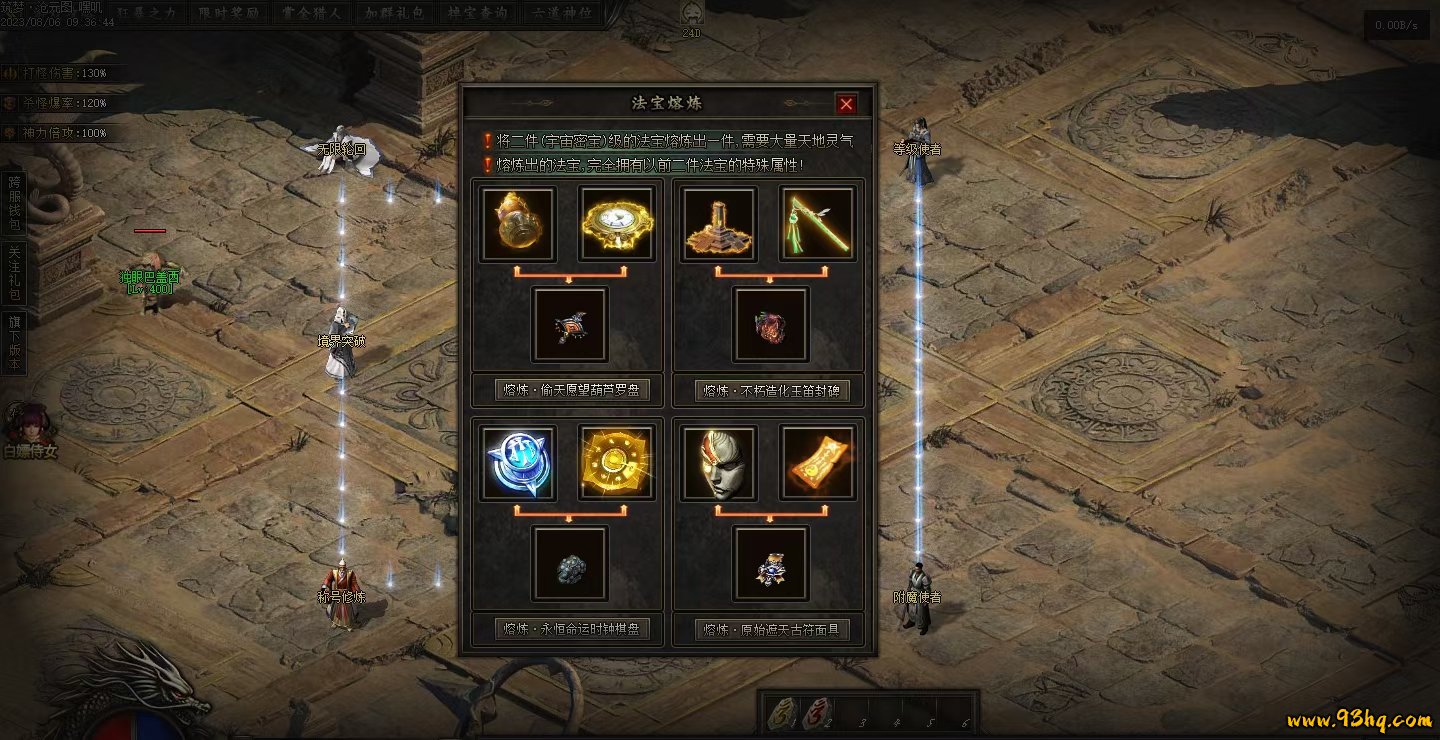The width and height of the screenshot is (1440, 740).
Task: Choose the stone stele monument slot
Action: [719, 223]
